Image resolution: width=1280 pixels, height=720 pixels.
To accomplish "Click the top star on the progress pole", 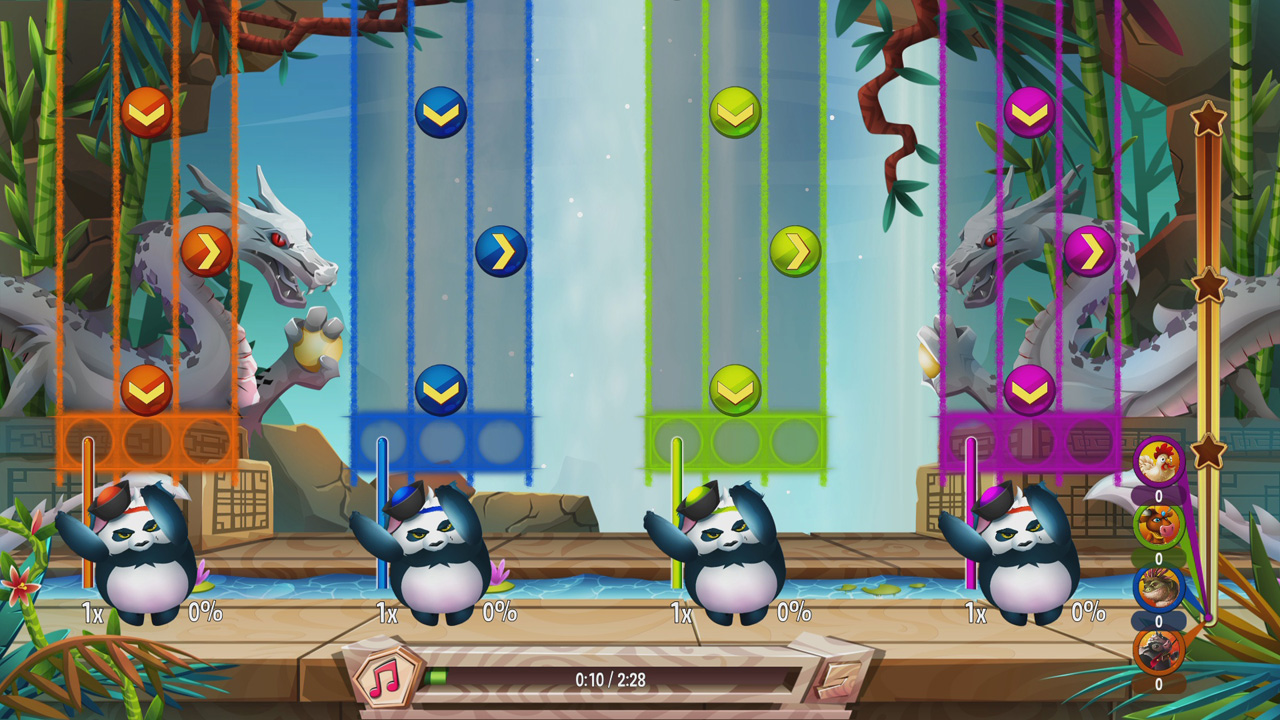I will 1207,120.
